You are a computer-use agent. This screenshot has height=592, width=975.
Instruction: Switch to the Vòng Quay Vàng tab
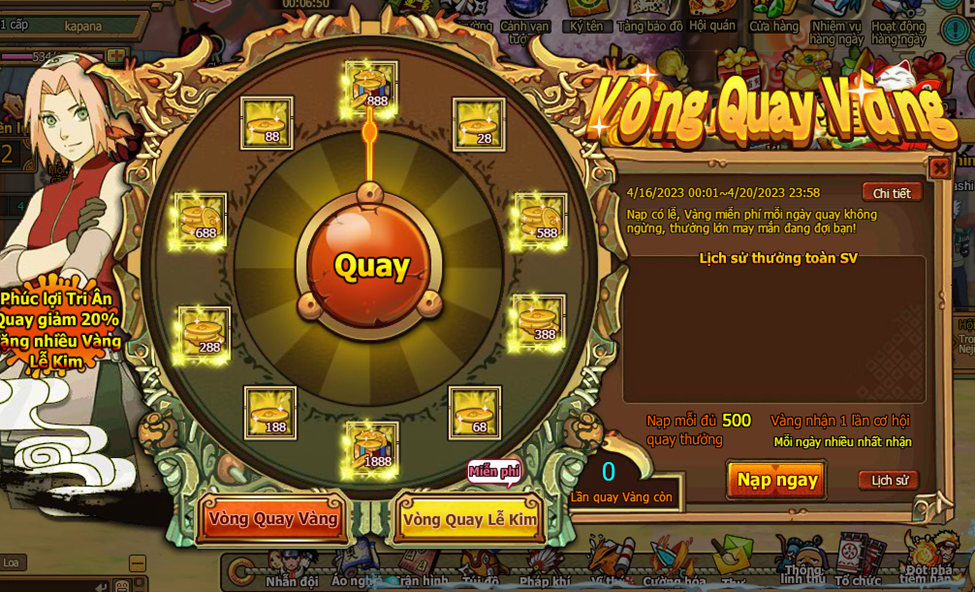pyautogui.click(x=272, y=519)
